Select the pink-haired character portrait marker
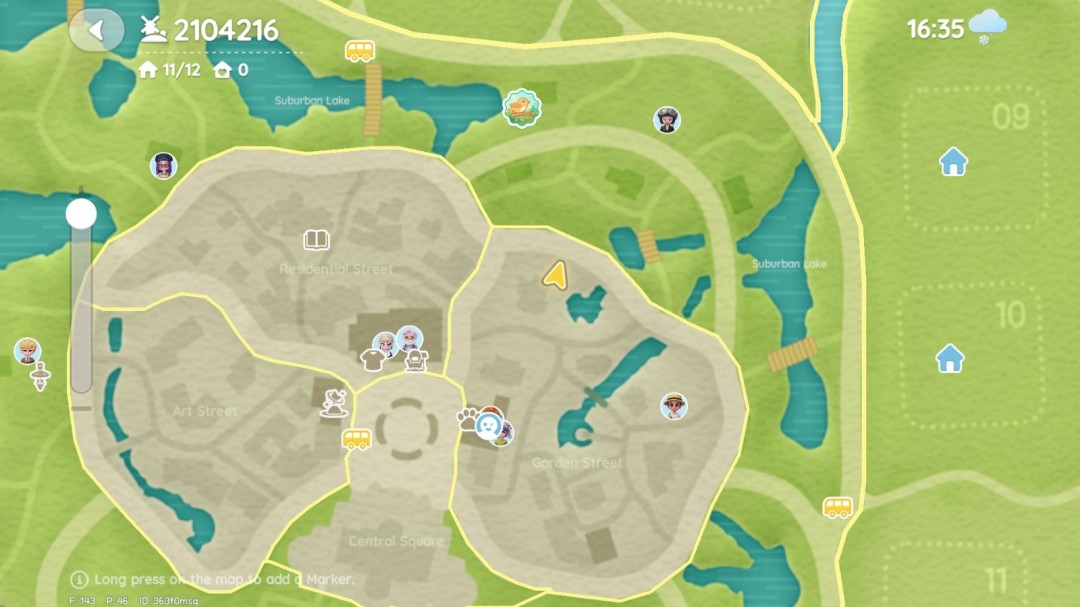Screen dimensions: 1080x607 (409, 338)
